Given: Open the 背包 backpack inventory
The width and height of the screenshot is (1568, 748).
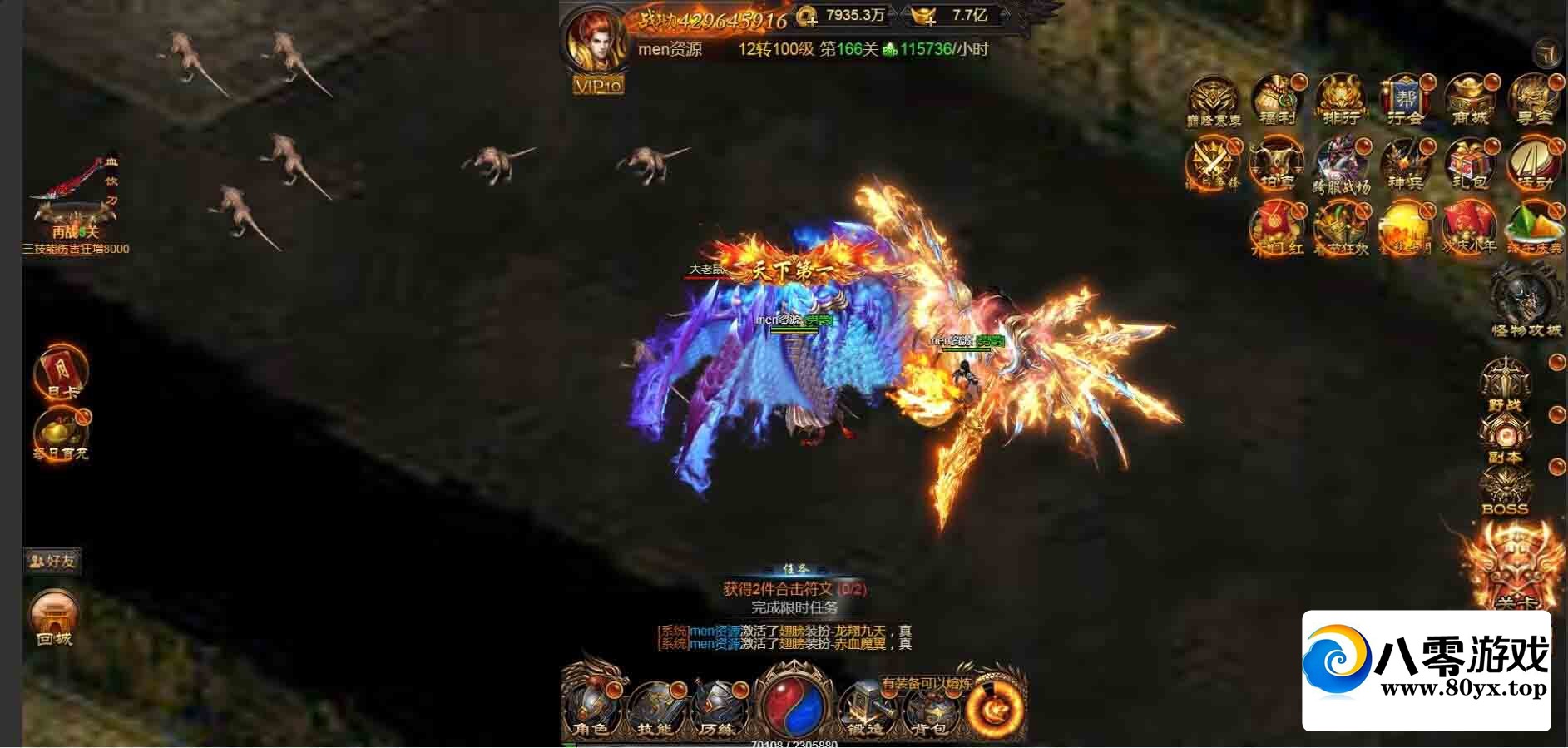Looking at the screenshot, I should click(x=928, y=709).
